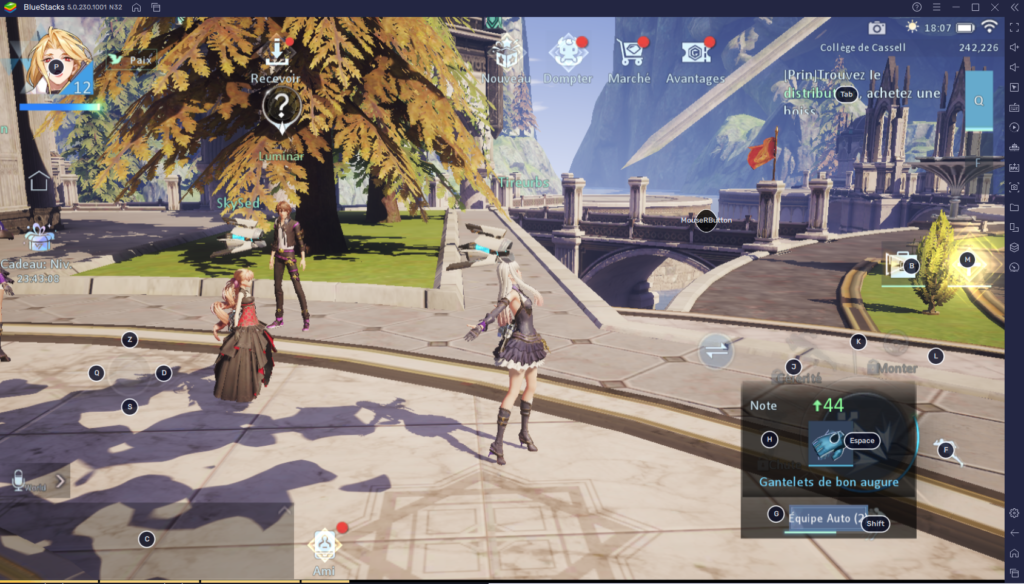Click the house icon under the portrait
The width and height of the screenshot is (1024, 584).
coord(39,181)
